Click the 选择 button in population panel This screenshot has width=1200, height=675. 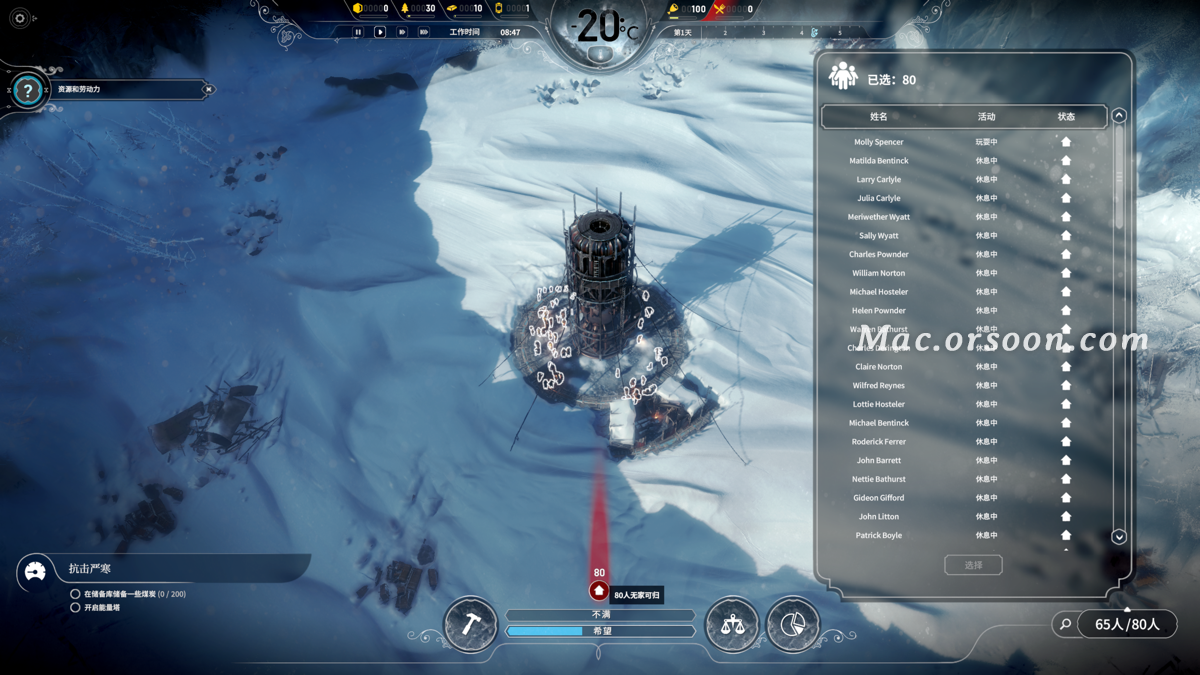[x=973, y=565]
